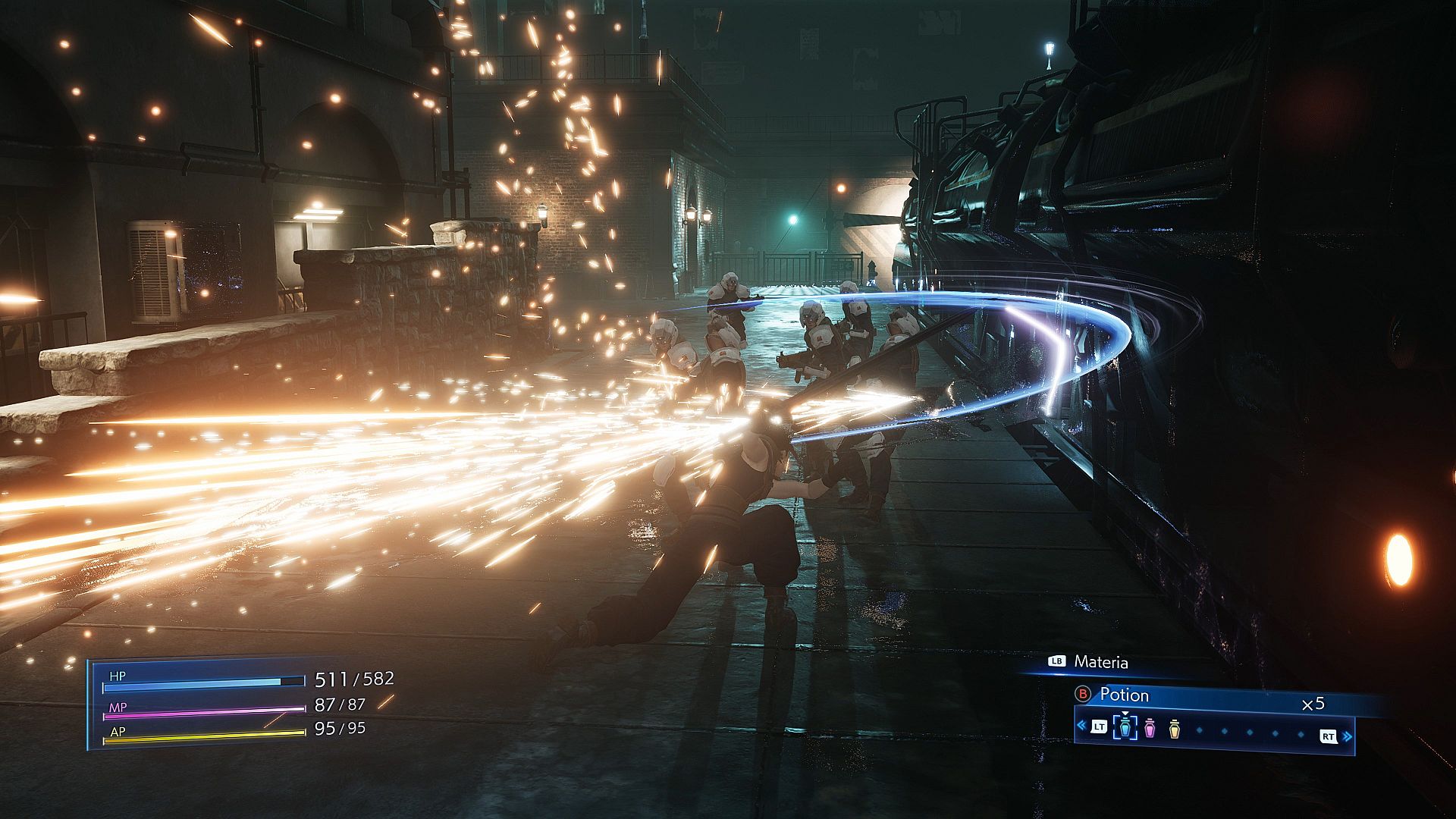Image resolution: width=1456 pixels, height=819 pixels.
Task: Cycle items right with the double arrow
Action: click(x=1348, y=736)
